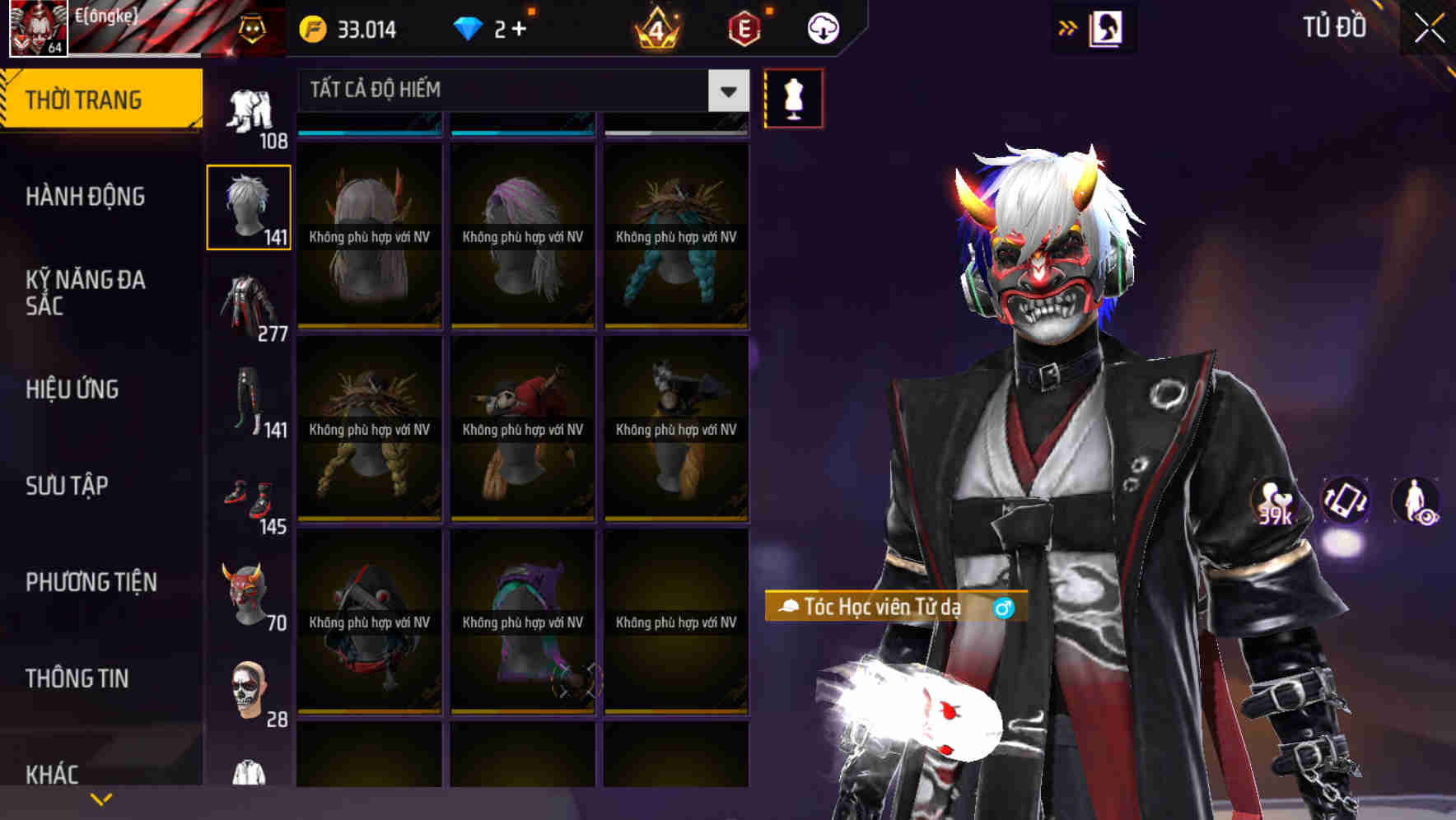The height and width of the screenshot is (820, 1456).
Task: Expand the sidebar using the bottom yellow chevron
Action: tap(100, 798)
